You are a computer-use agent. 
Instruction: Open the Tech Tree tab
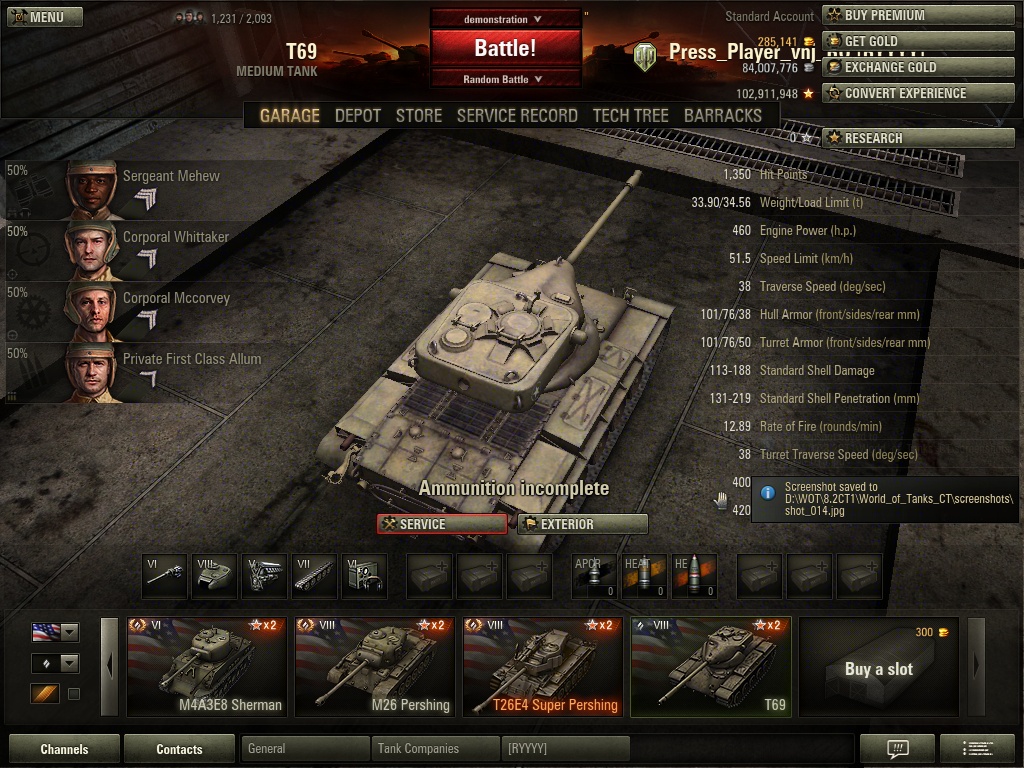(630, 115)
